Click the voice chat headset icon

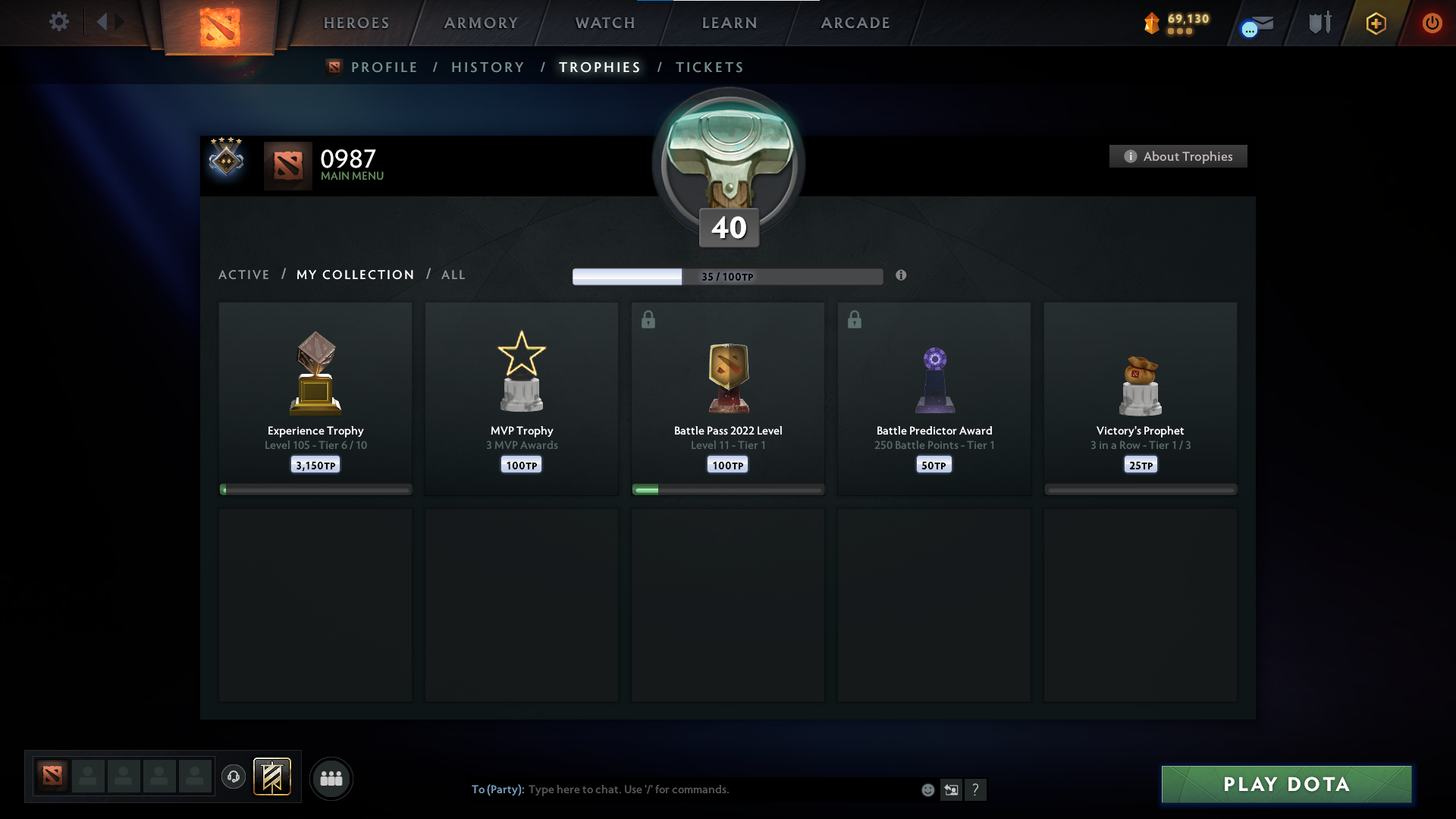[x=234, y=777]
